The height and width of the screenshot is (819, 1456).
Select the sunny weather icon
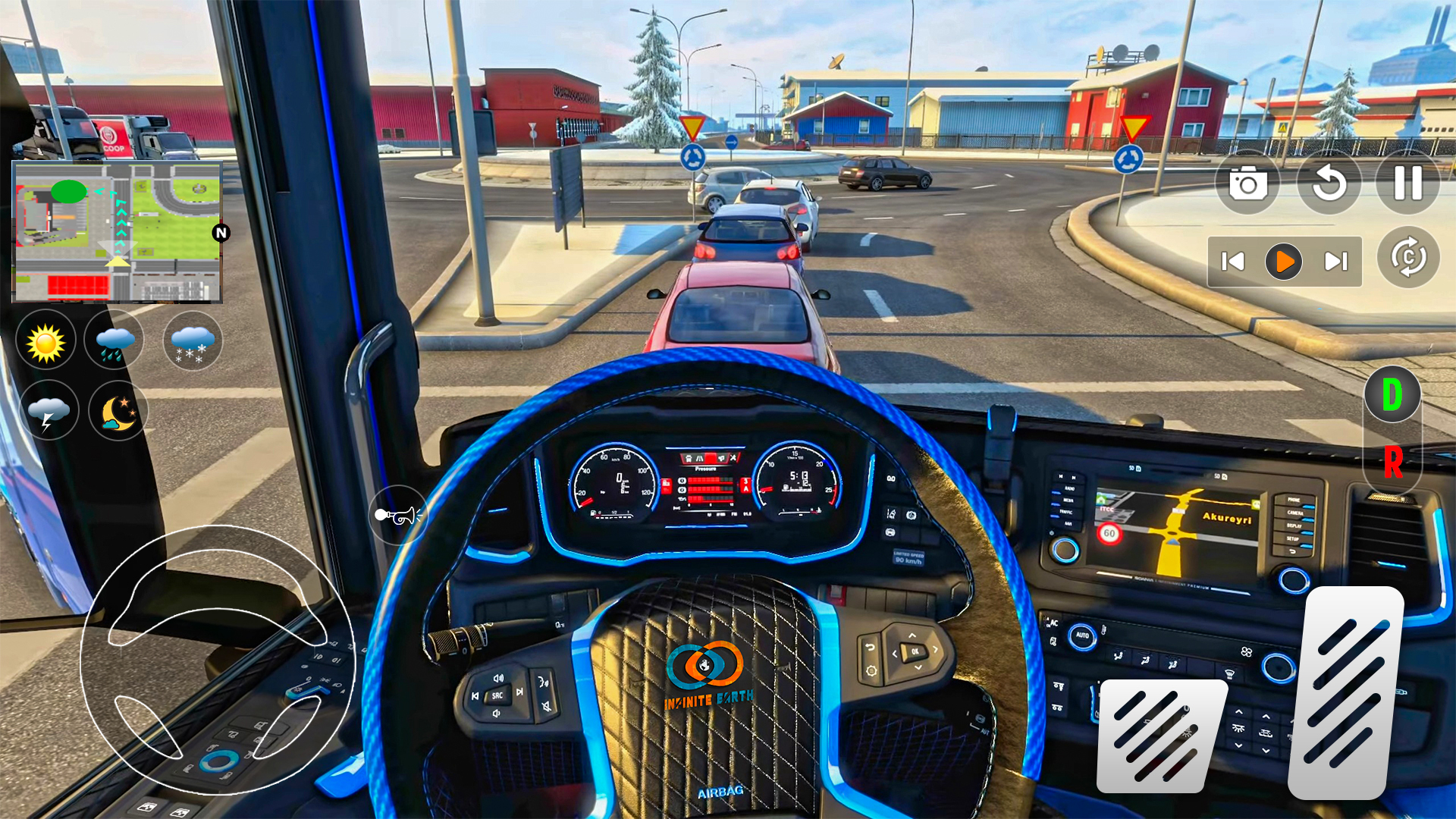(x=45, y=340)
